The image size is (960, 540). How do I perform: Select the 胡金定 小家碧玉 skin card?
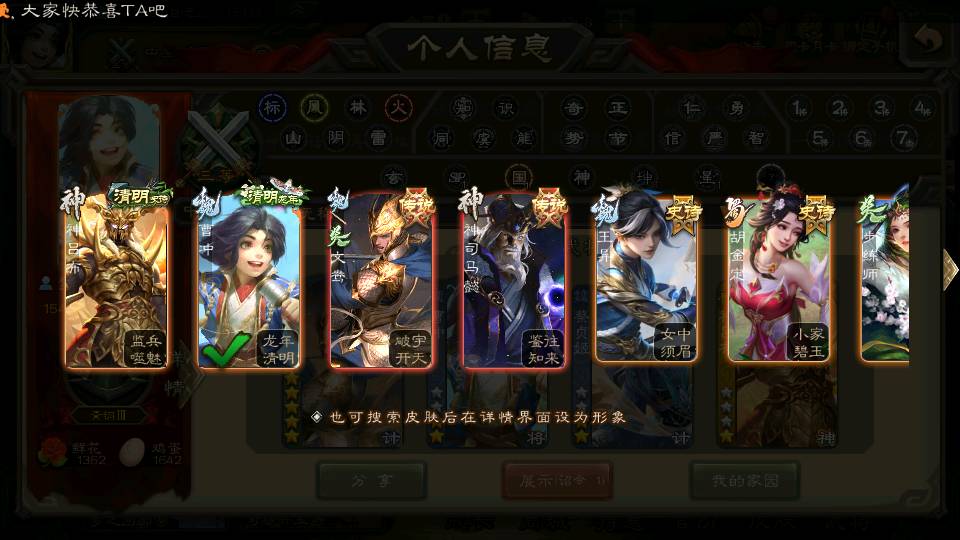pos(779,280)
